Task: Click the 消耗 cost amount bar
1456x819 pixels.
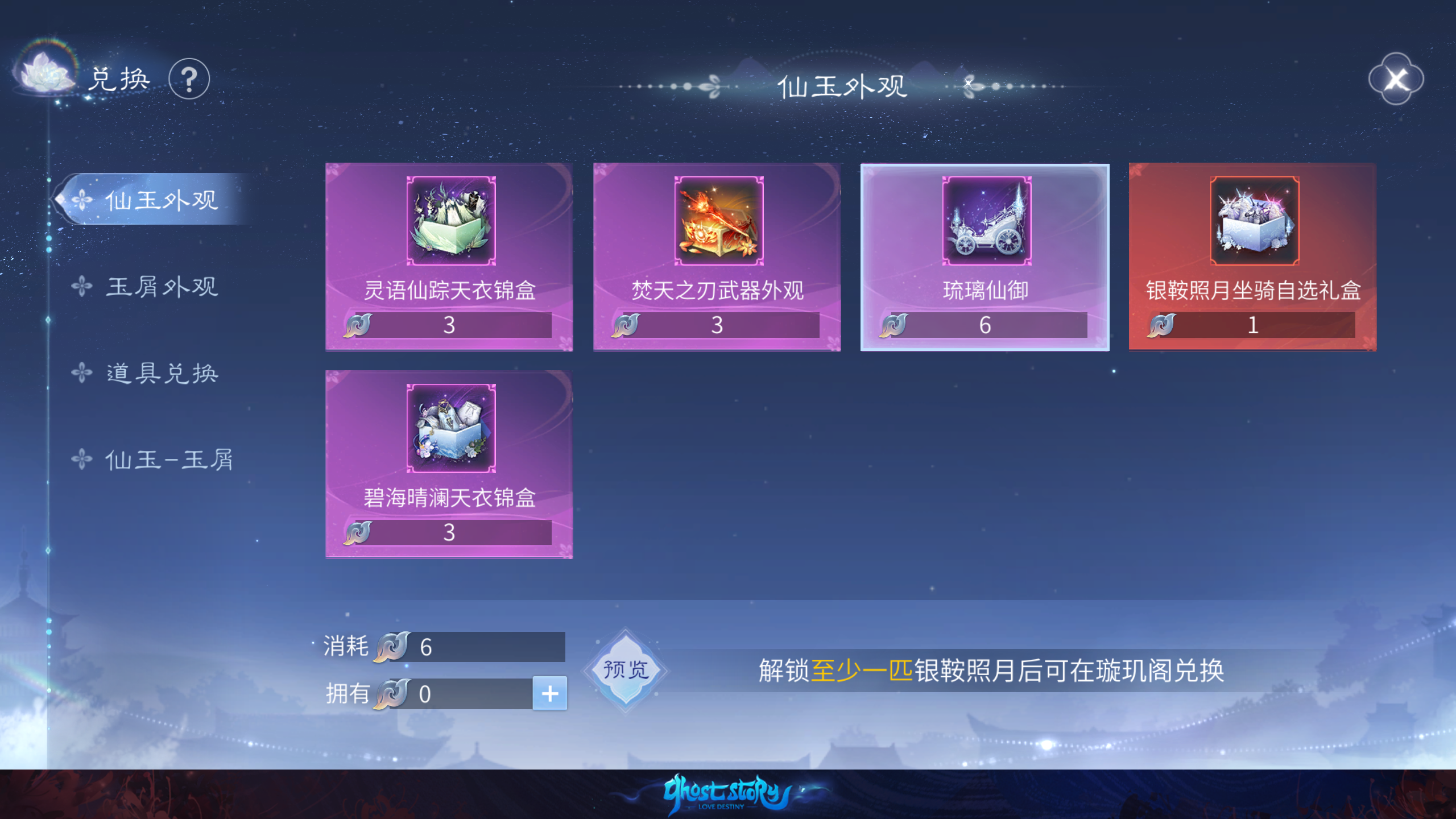Action: click(483, 647)
